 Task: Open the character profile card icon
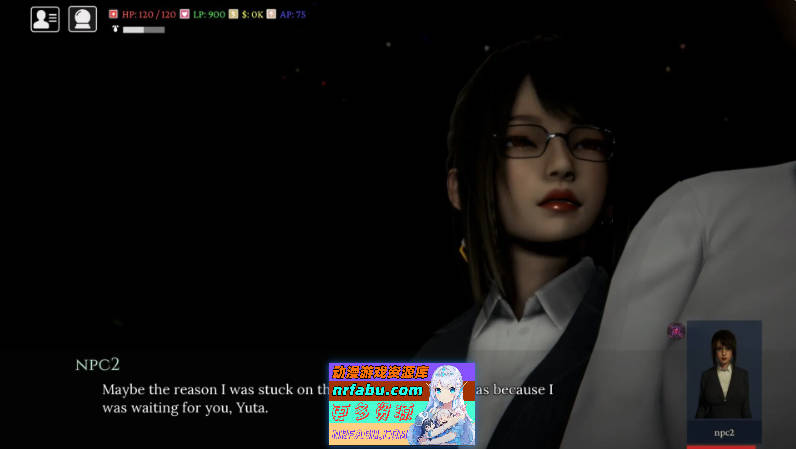tap(45, 19)
